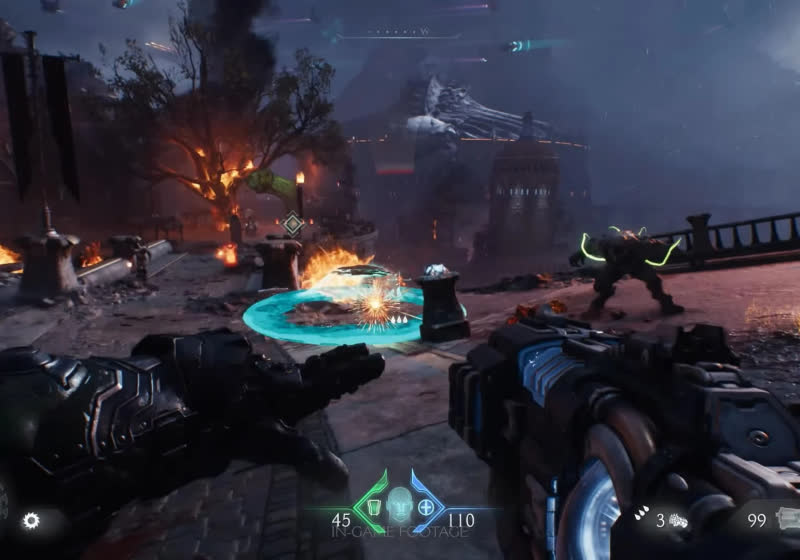Select the equipped weapon icon
The image size is (800, 560).
coord(788,520)
